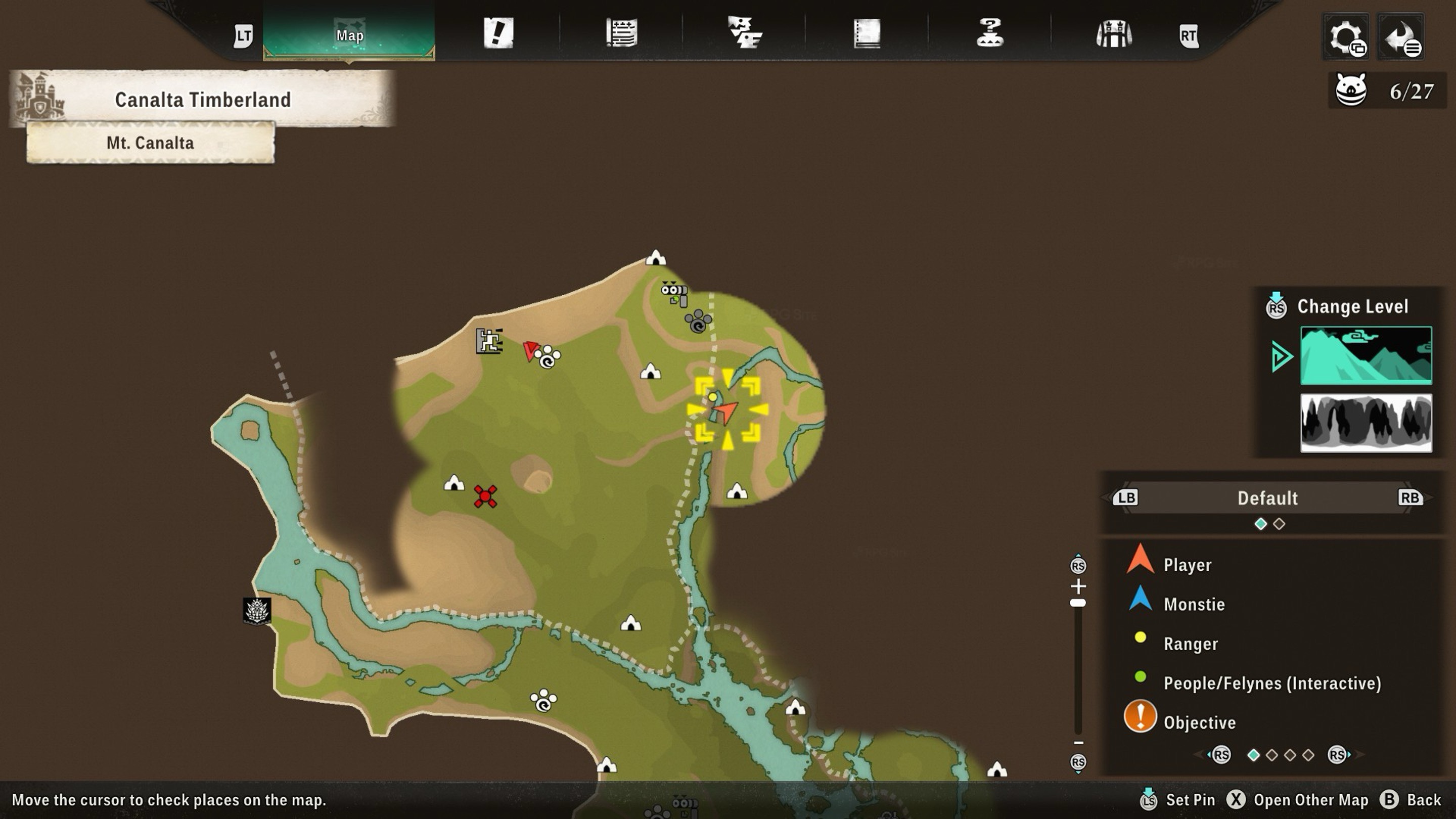Open the question mark help tab
The width and height of the screenshot is (1456, 819).
990,33
